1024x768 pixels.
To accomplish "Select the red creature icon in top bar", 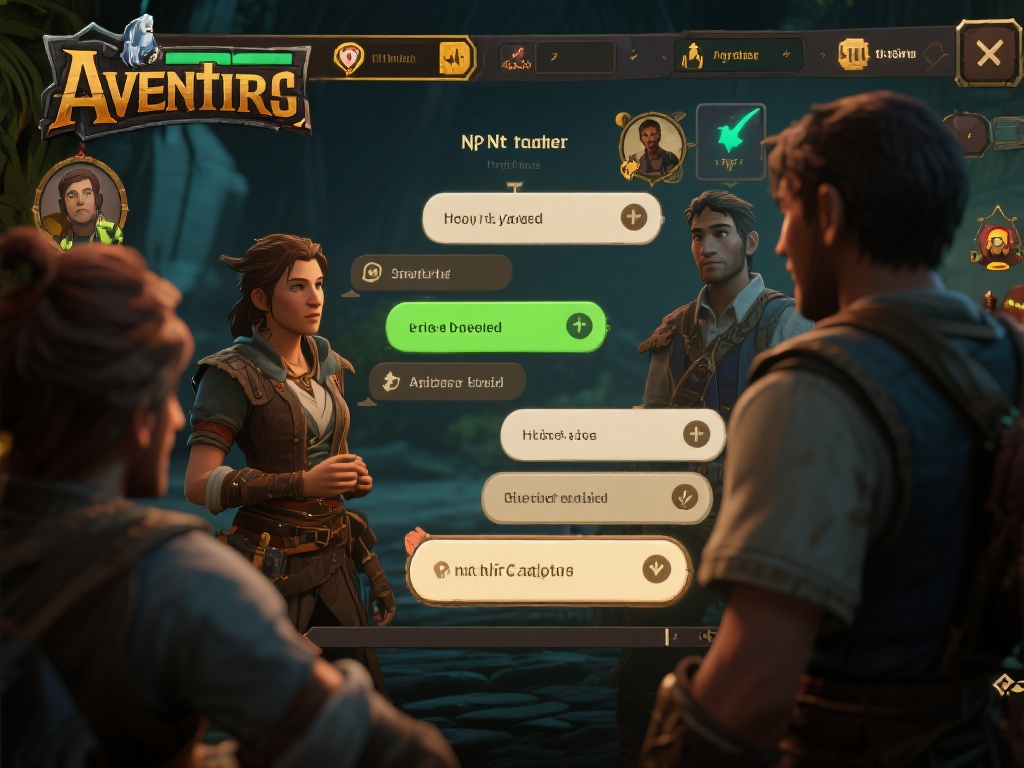I will pos(514,57).
